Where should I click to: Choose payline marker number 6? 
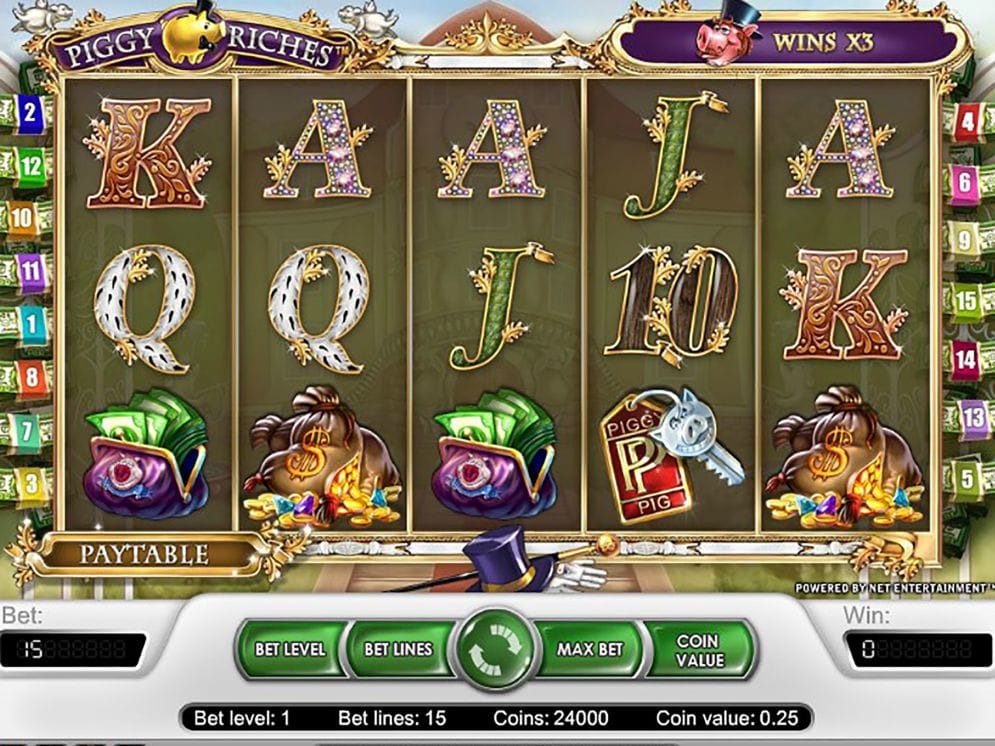click(966, 182)
